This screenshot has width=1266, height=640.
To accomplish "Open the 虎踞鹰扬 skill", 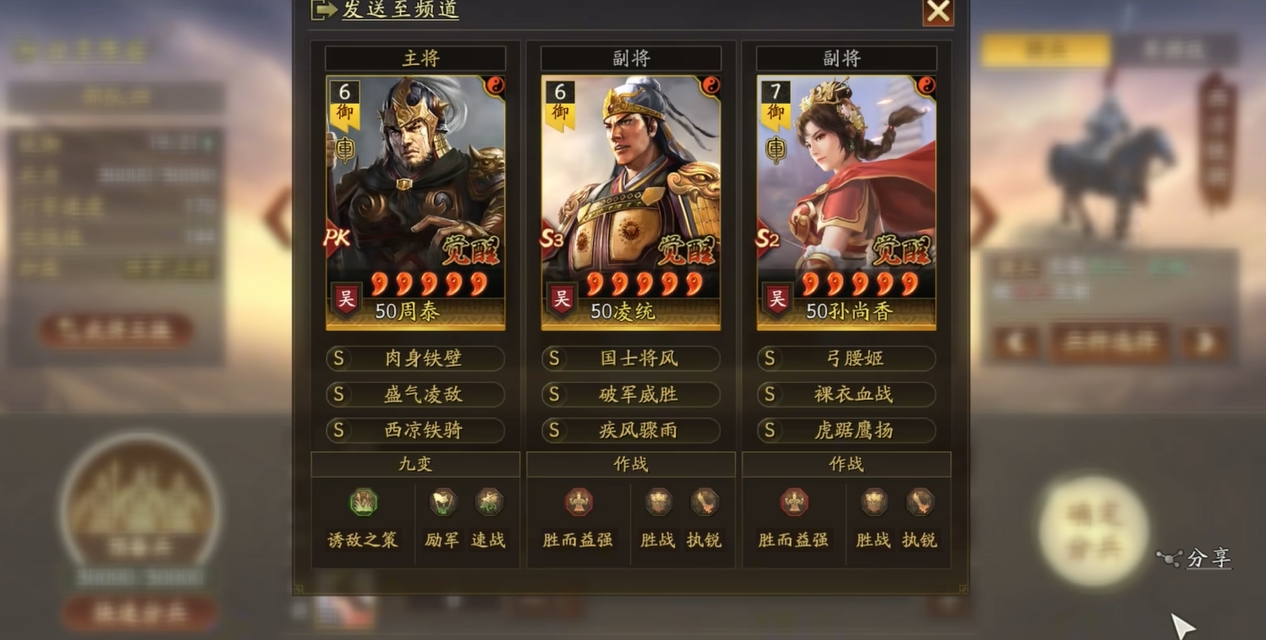I will [846, 430].
